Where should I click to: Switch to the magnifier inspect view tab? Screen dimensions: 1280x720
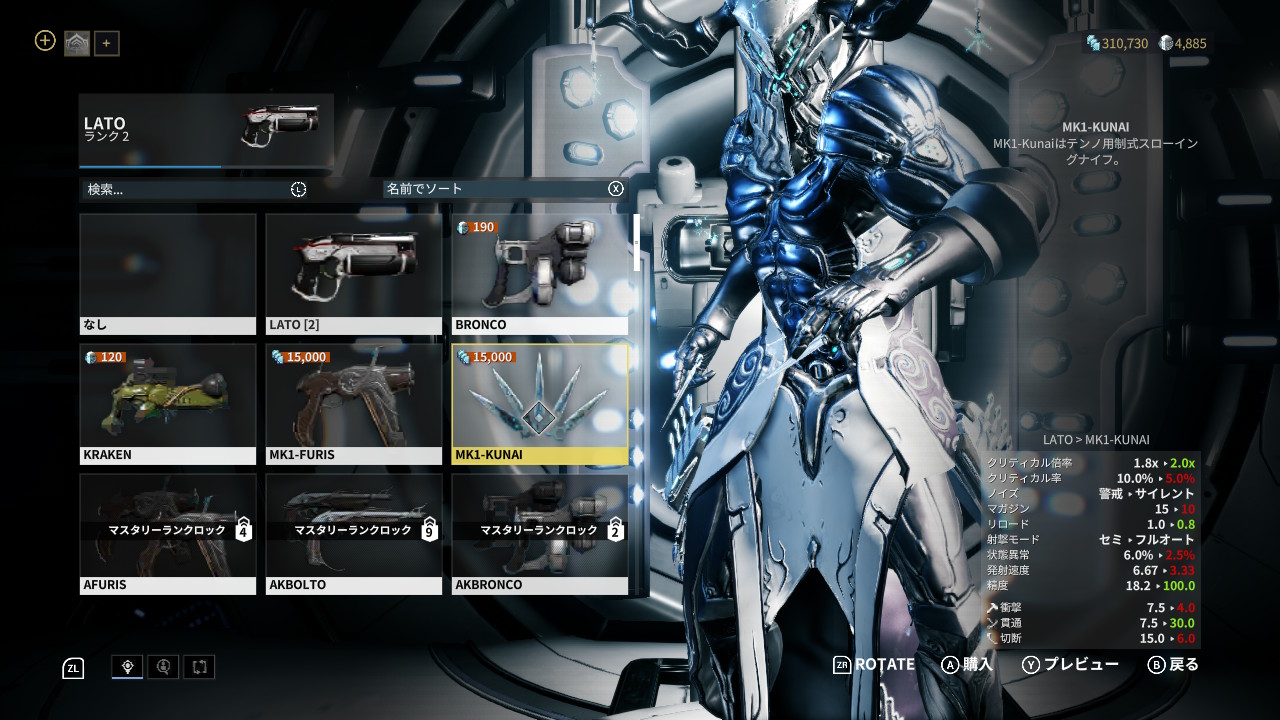(x=163, y=667)
